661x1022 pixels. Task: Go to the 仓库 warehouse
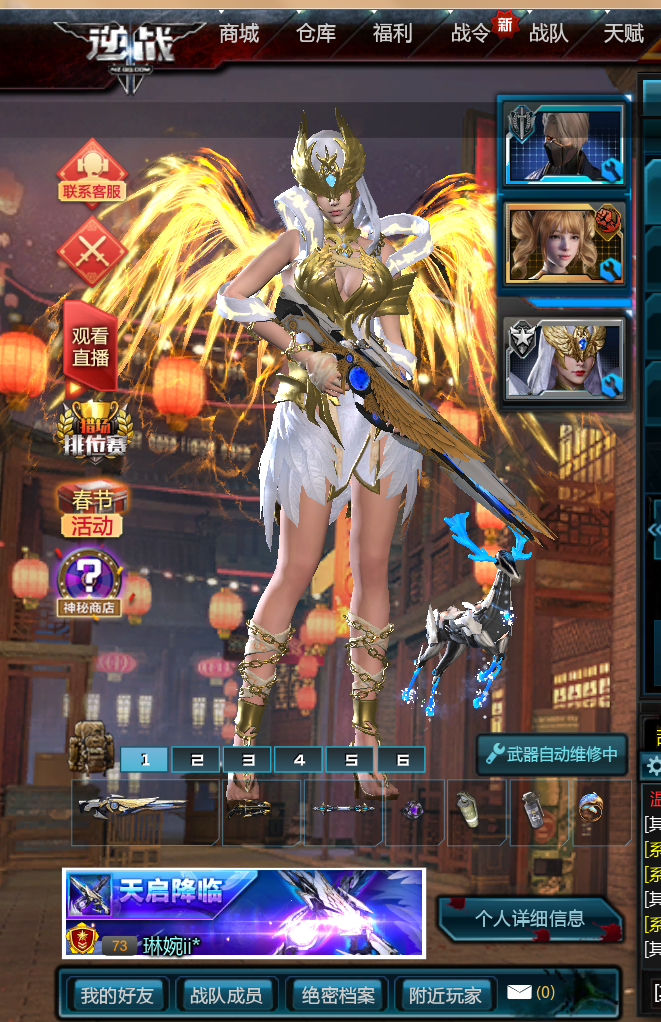pos(316,34)
